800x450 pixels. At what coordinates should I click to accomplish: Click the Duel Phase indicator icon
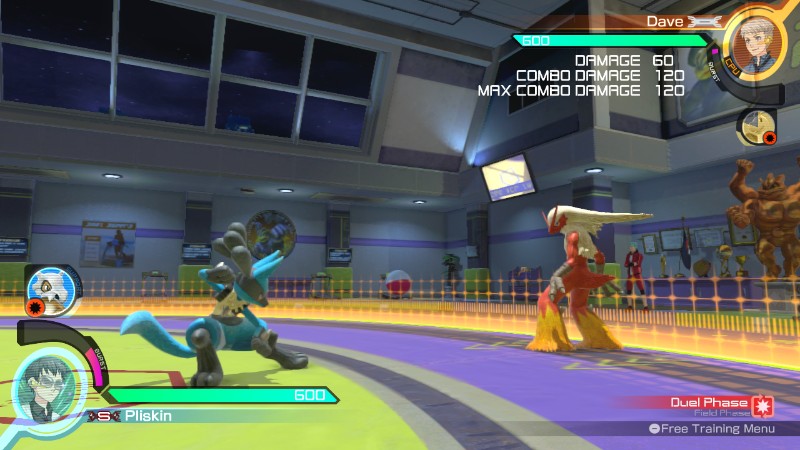point(762,406)
